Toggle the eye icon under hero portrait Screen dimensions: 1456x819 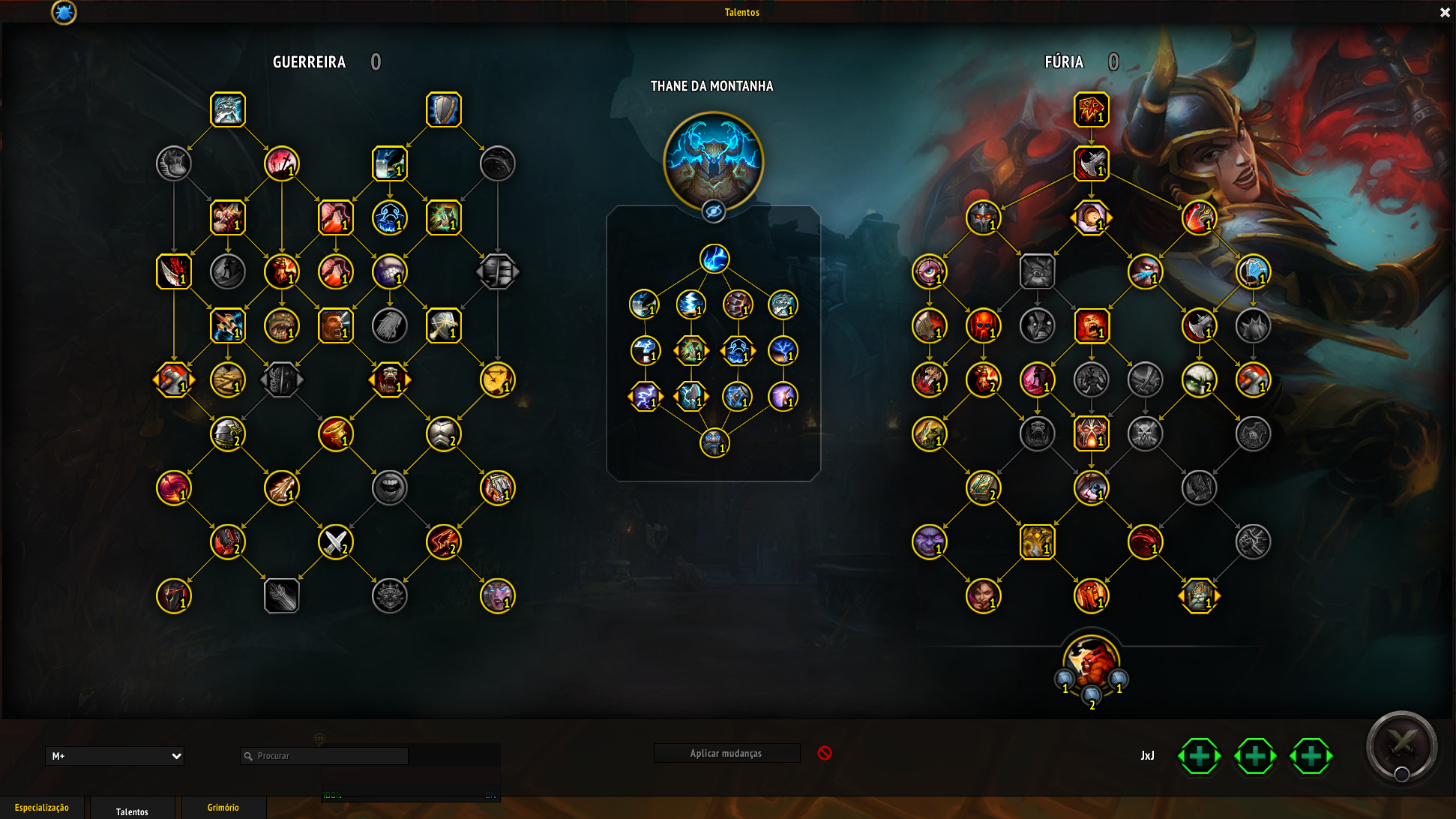click(x=713, y=212)
